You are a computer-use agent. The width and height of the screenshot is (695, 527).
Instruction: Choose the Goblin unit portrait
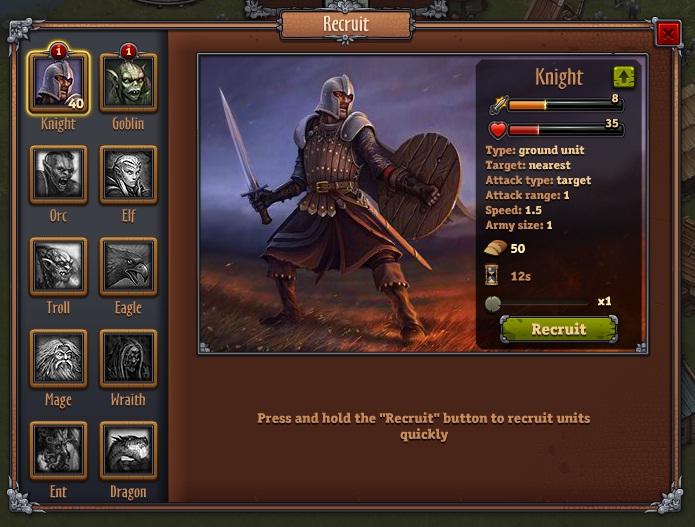(x=128, y=82)
